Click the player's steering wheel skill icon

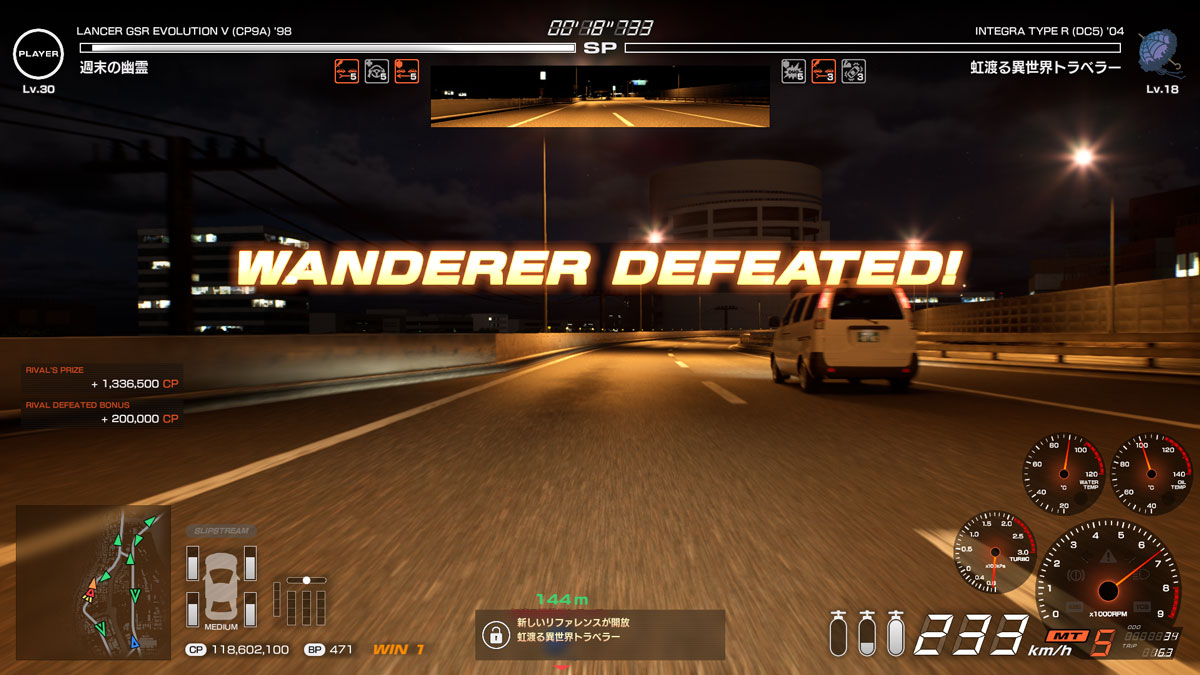pos(376,71)
